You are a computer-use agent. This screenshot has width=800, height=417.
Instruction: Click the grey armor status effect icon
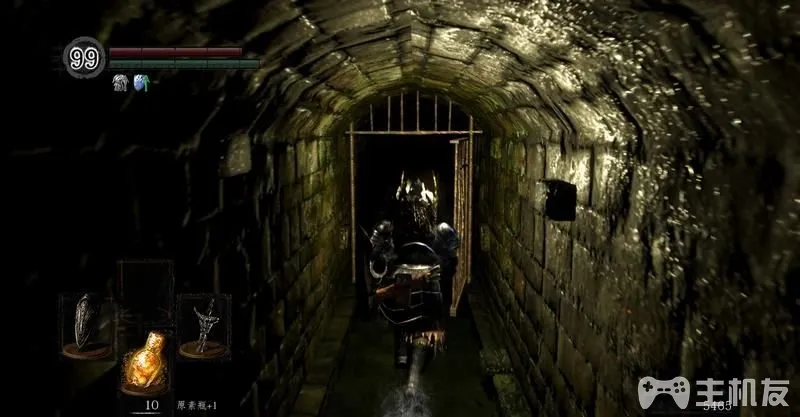pyautogui.click(x=119, y=84)
